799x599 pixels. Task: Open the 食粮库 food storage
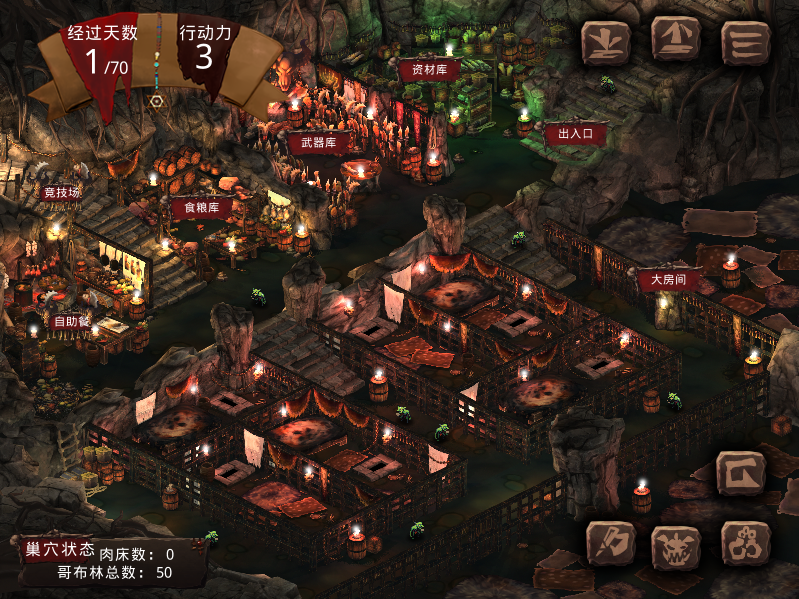point(201,208)
